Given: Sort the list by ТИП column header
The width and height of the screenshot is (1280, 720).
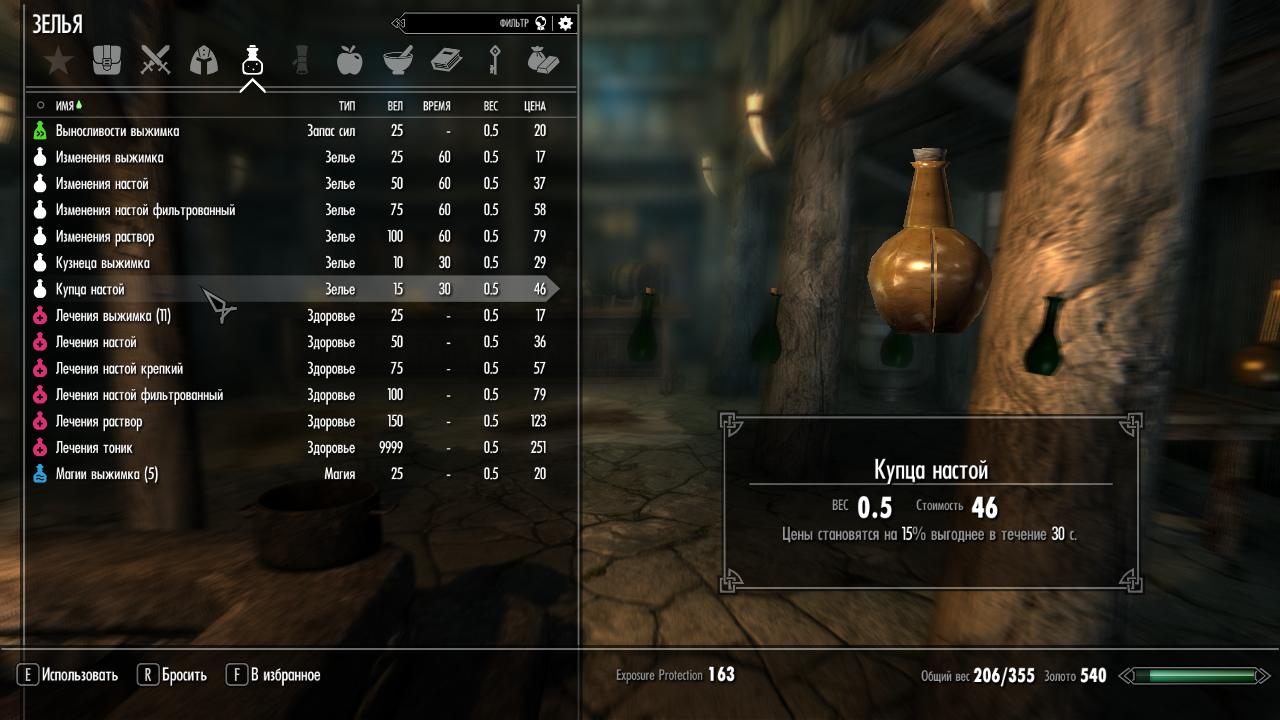Looking at the screenshot, I should coord(347,105).
